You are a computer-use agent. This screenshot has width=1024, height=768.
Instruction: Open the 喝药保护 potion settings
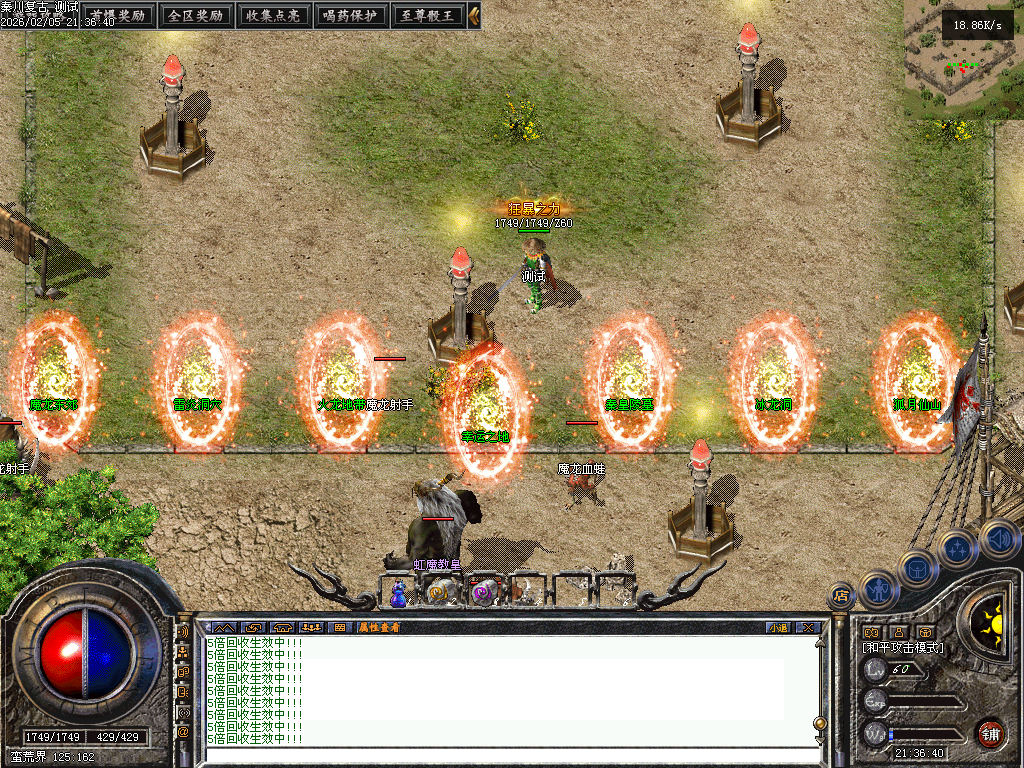351,15
